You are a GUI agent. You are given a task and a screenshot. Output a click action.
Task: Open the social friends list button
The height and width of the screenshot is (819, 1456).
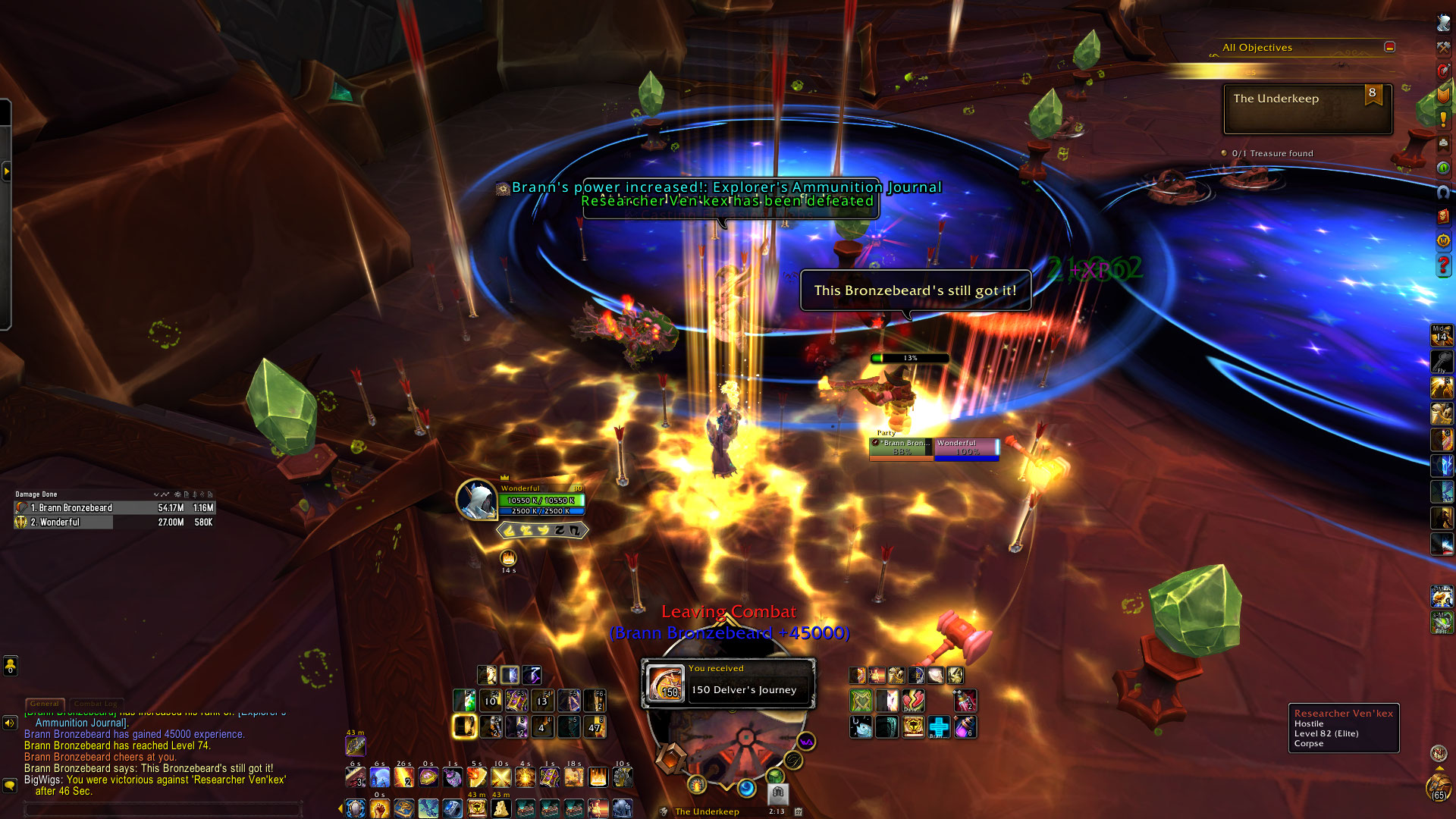tap(10, 666)
